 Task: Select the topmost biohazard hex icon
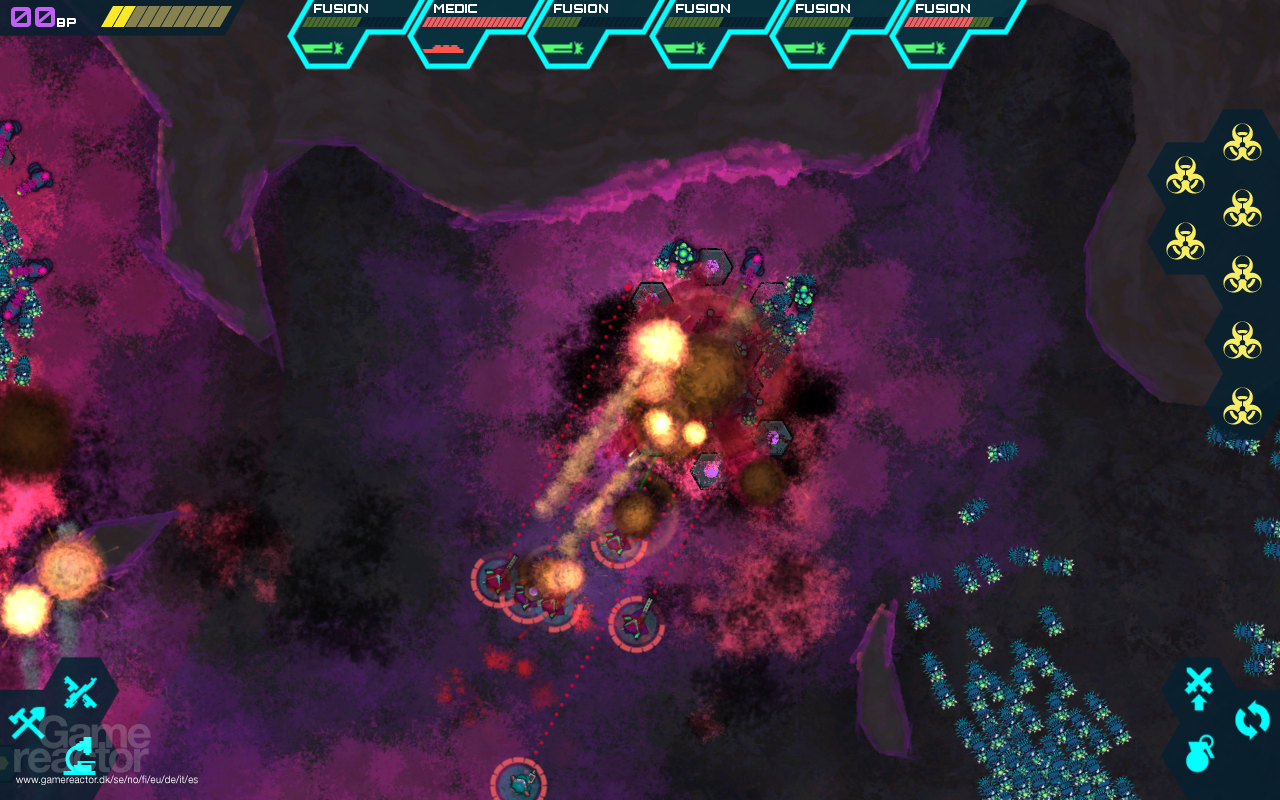tap(1242, 142)
